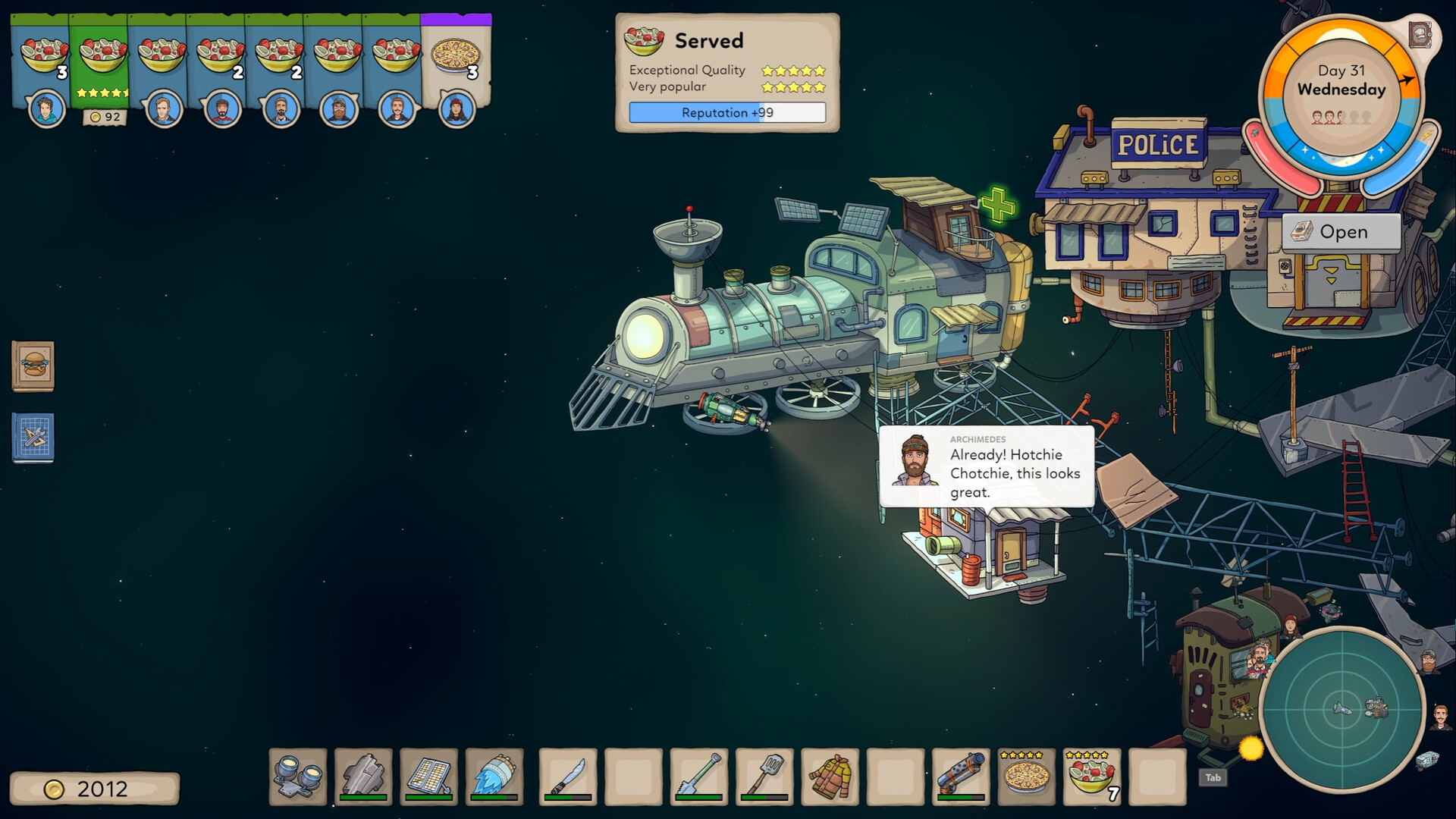Image resolution: width=1456 pixels, height=819 pixels.
Task: Click the Open button near the police station
Action: [x=1341, y=232]
